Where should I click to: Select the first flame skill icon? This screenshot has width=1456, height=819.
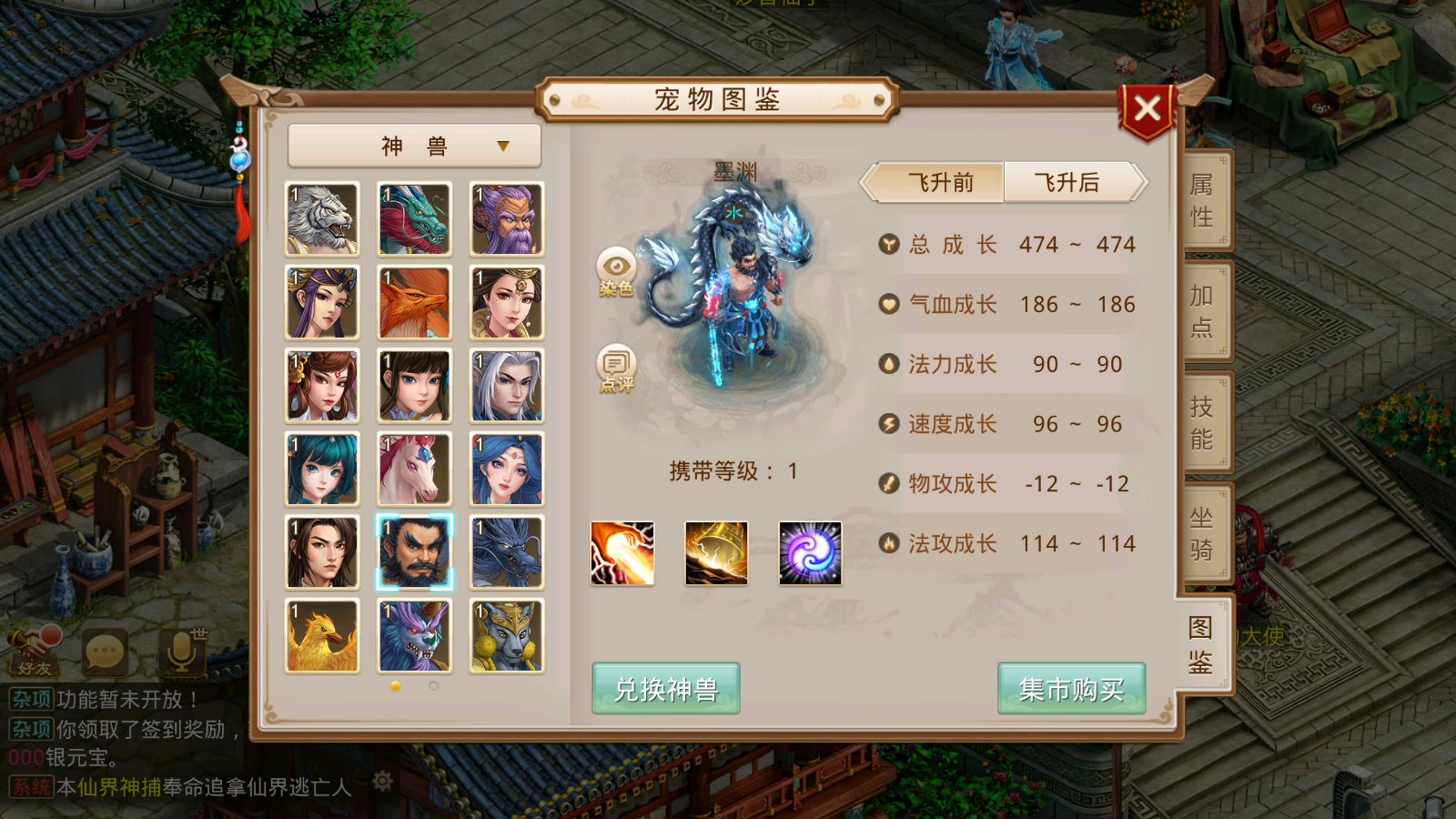[x=623, y=553]
